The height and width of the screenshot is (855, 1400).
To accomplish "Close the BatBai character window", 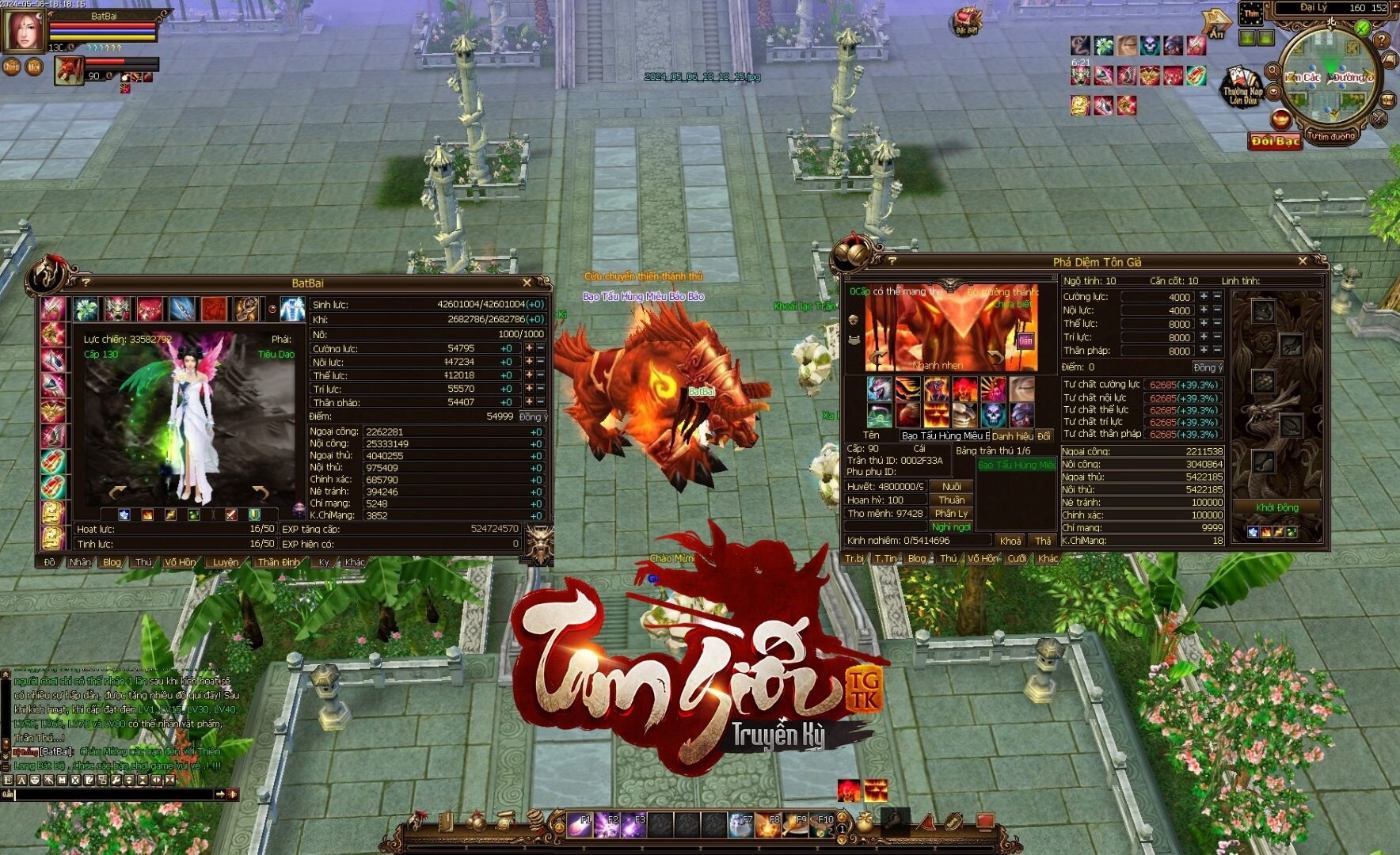I will [x=527, y=283].
